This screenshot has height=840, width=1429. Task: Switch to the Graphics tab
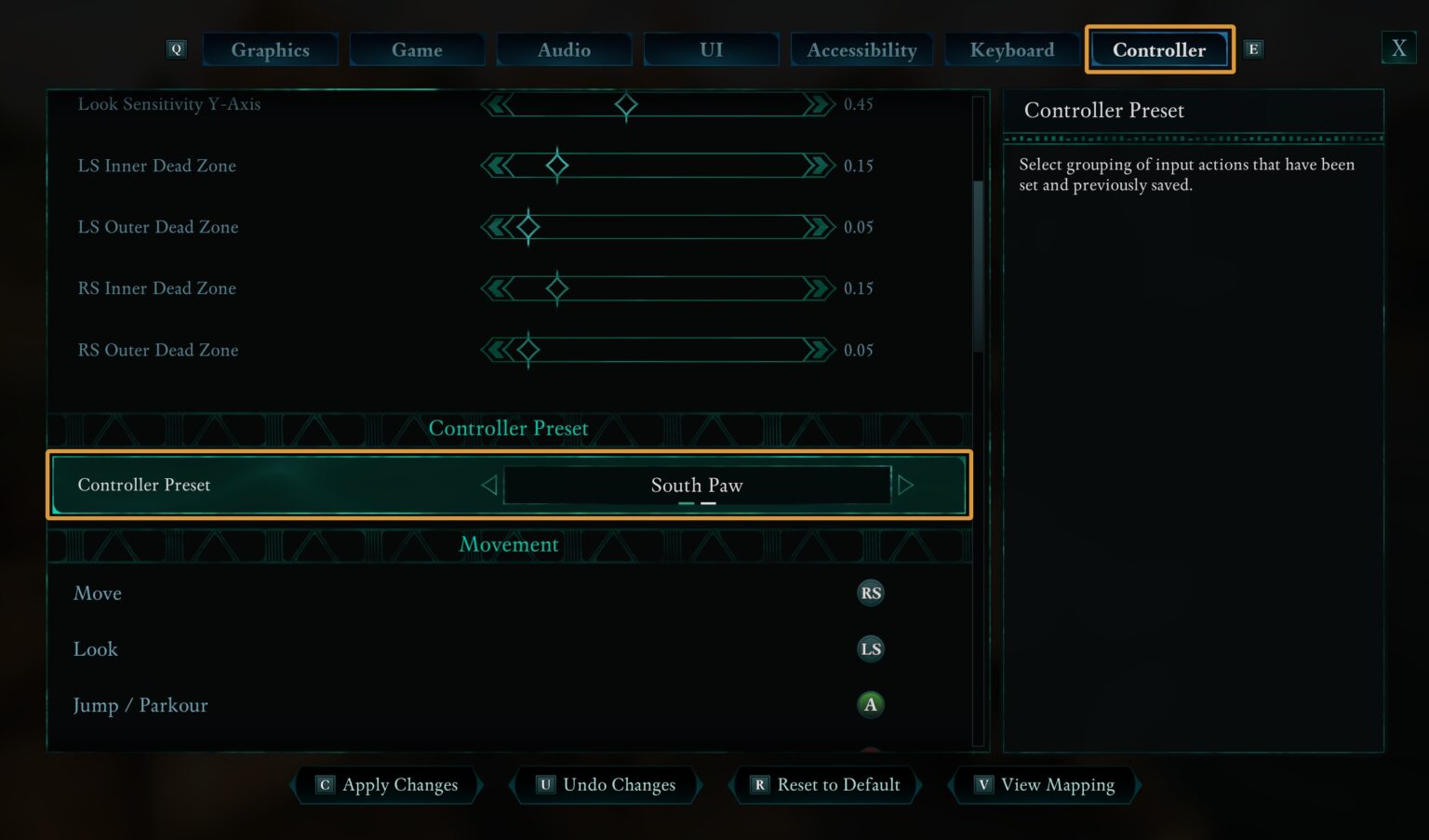270,49
